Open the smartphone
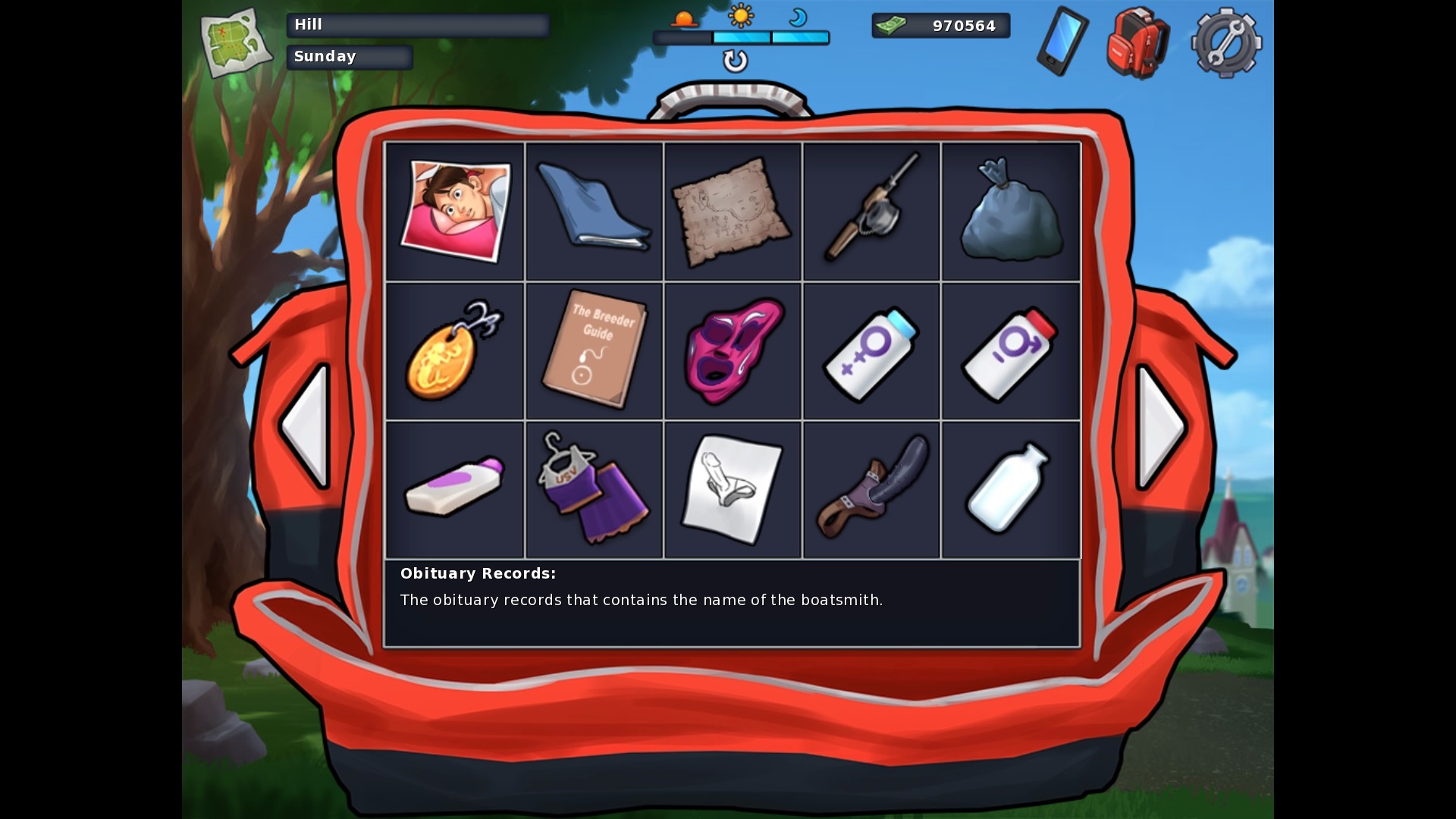The image size is (1456, 819). click(x=1062, y=41)
